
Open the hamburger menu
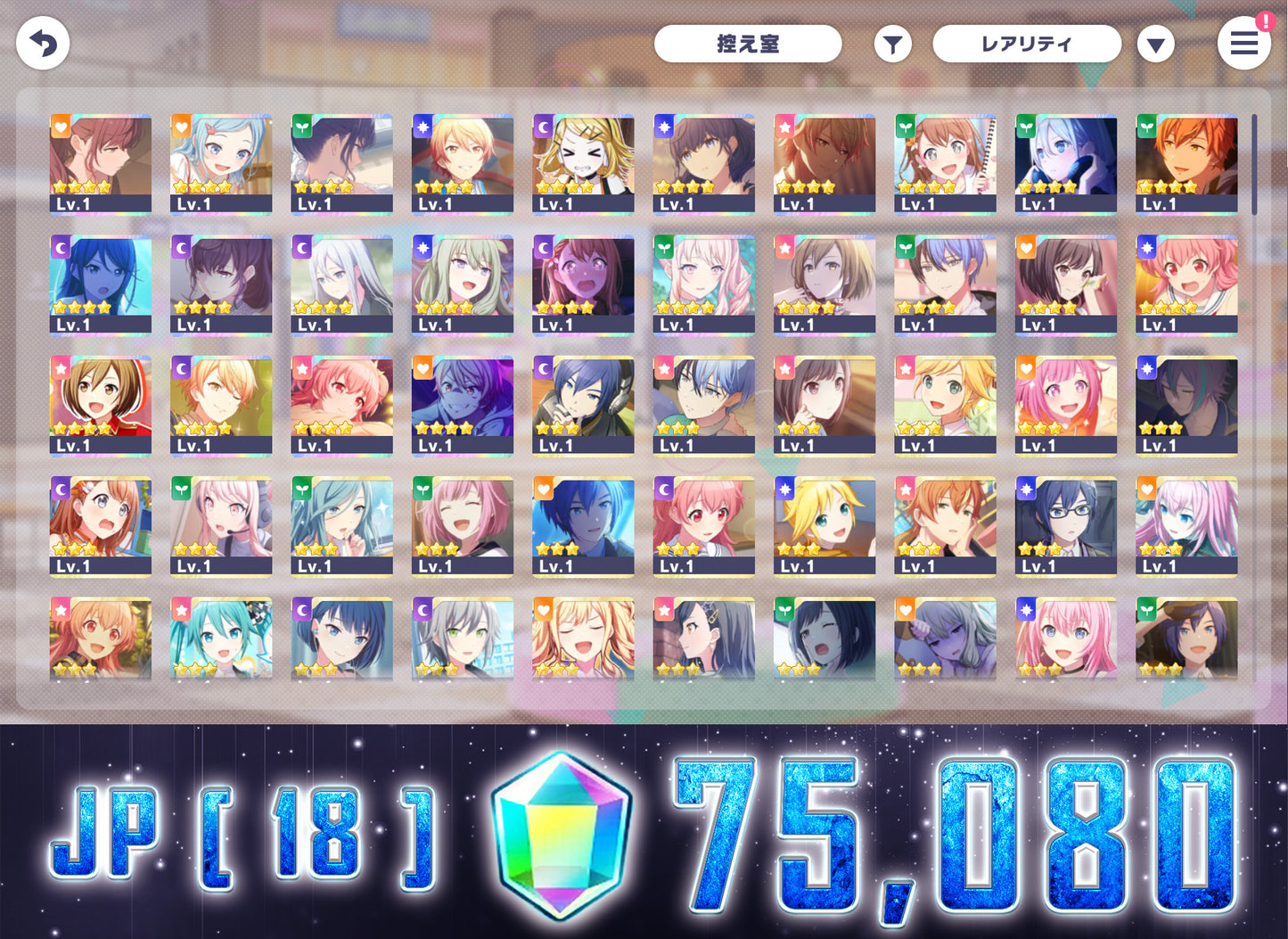coord(1244,43)
